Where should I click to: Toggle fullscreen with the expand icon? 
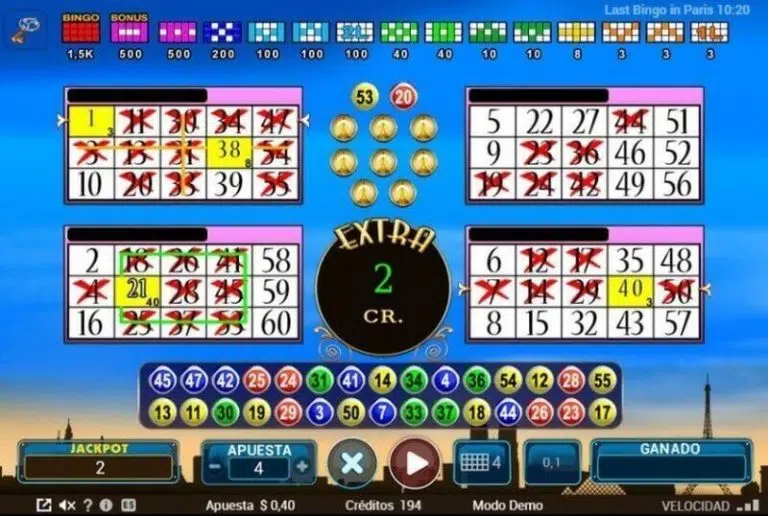click(45, 505)
